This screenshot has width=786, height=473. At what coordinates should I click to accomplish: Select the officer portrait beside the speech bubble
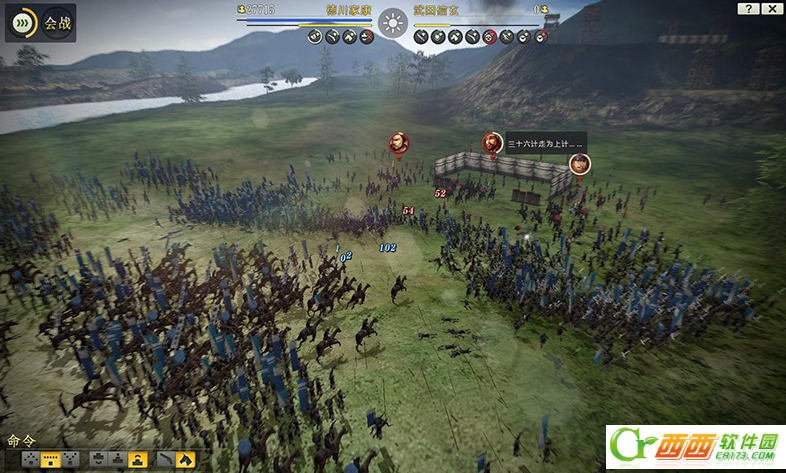(x=492, y=143)
